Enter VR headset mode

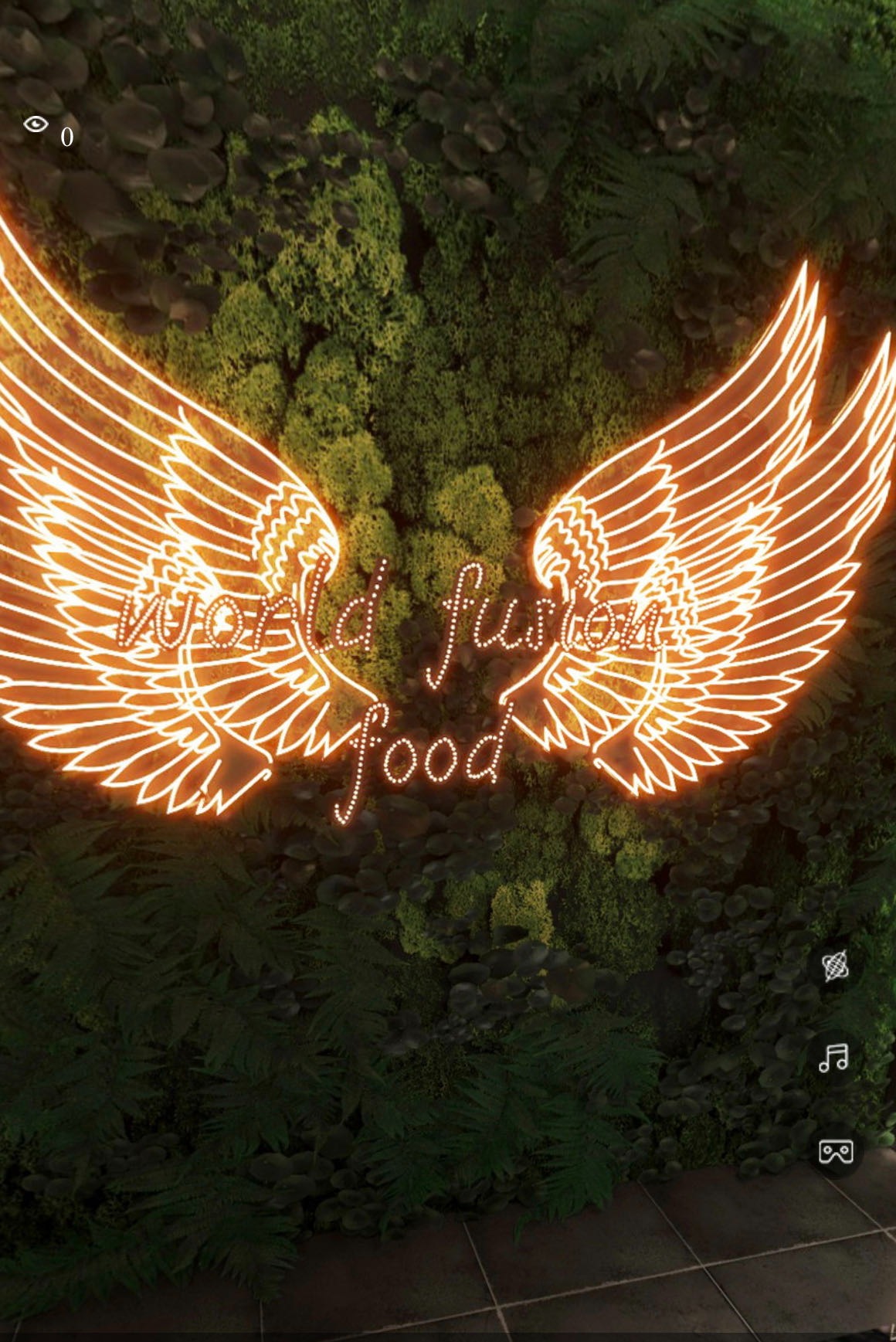pos(835,1151)
